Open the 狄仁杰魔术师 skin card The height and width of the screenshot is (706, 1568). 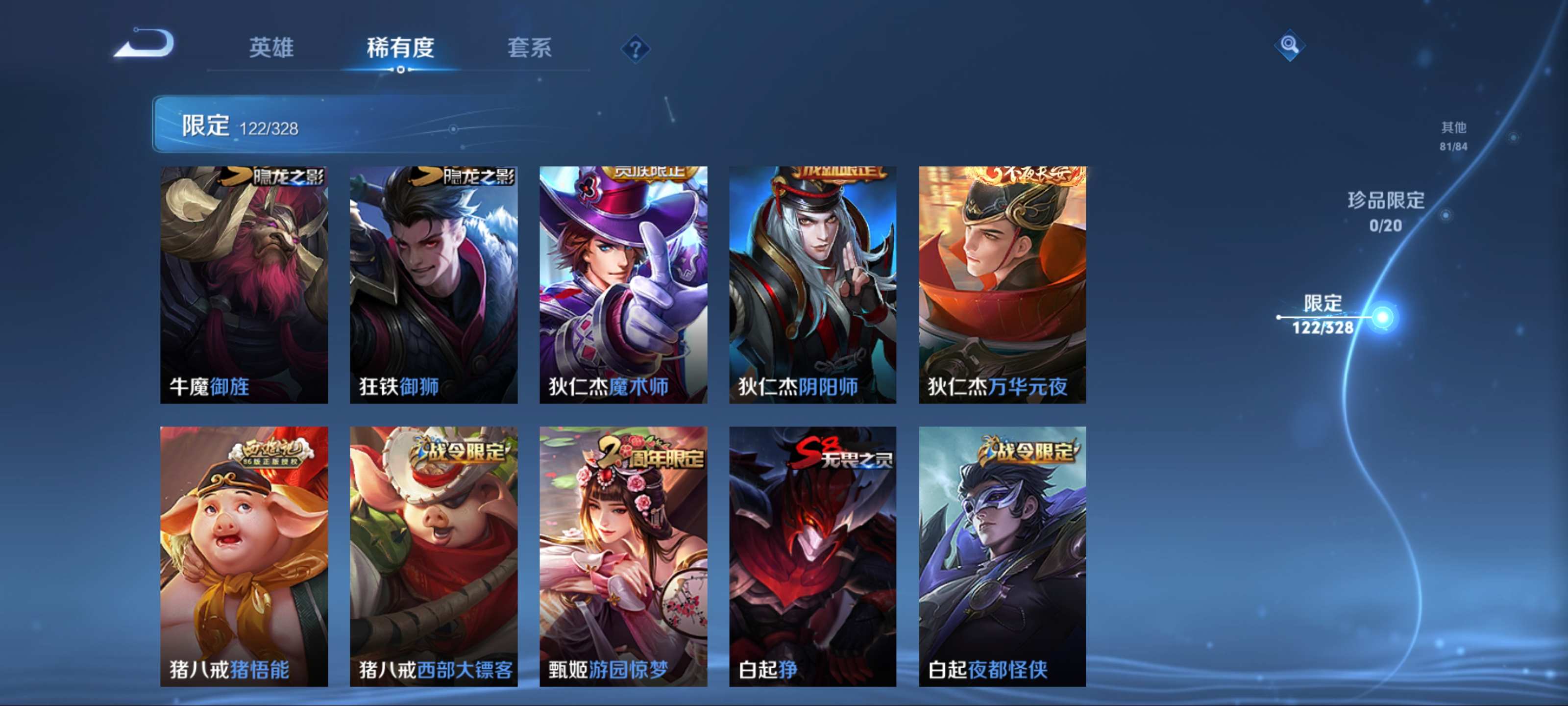coord(623,284)
